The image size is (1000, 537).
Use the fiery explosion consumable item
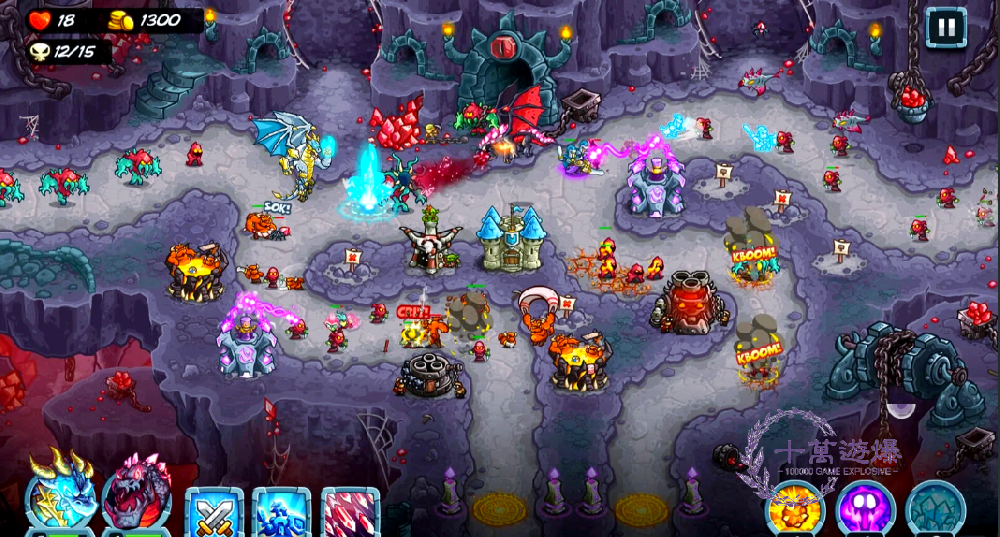pyautogui.click(x=794, y=508)
